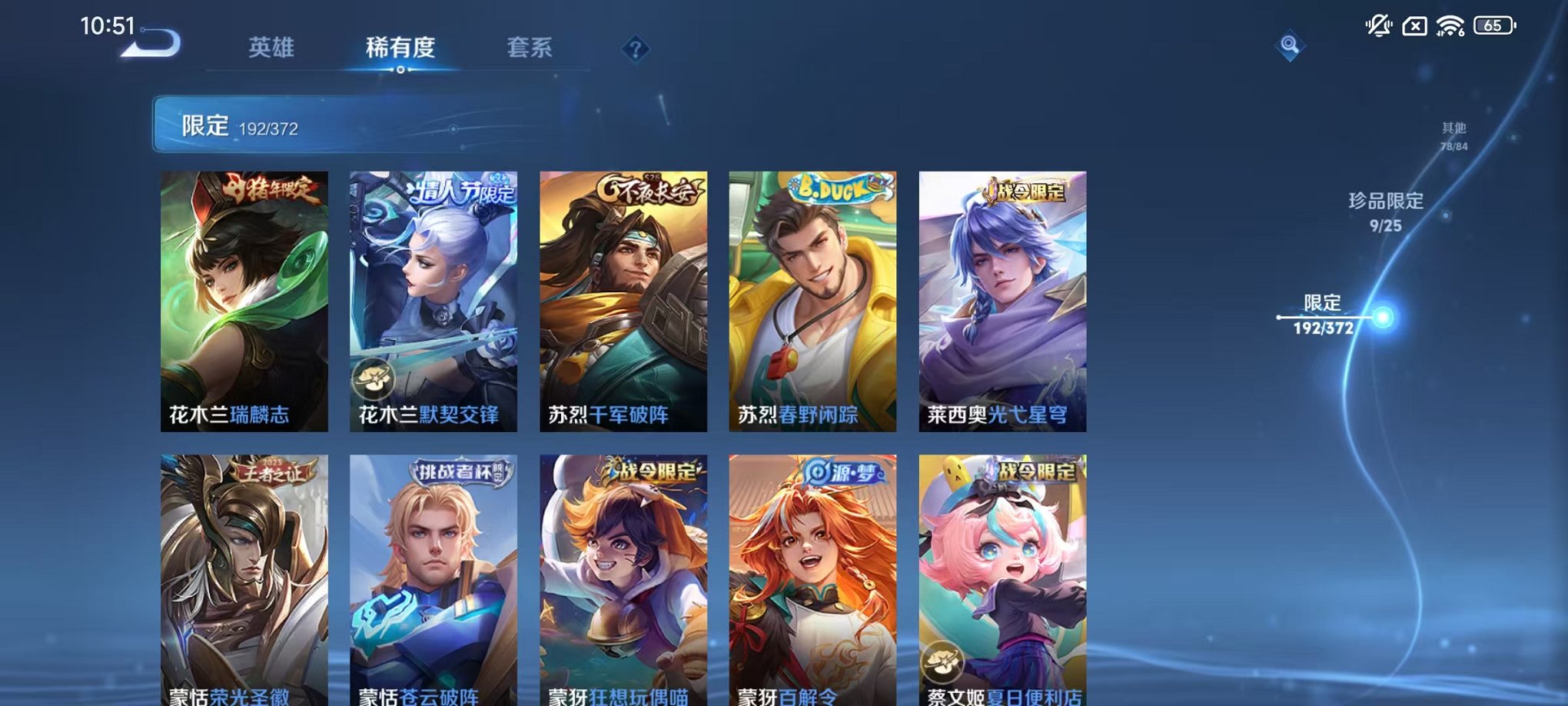The image size is (1568, 706).
Task: Open the skin search magnifier icon
Action: pos(1290,46)
